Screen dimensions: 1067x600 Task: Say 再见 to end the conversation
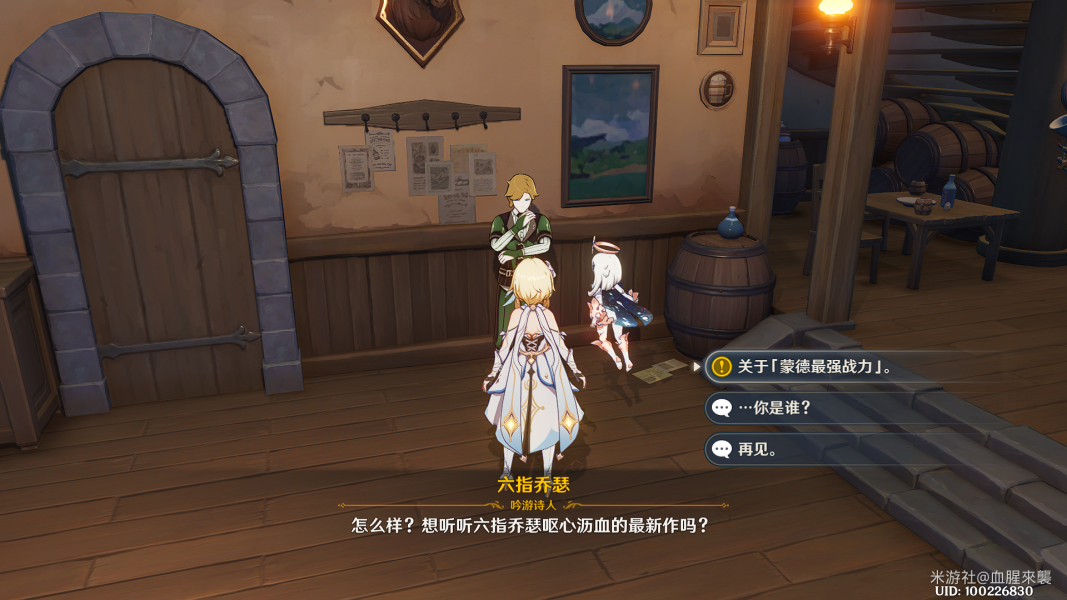[758, 449]
